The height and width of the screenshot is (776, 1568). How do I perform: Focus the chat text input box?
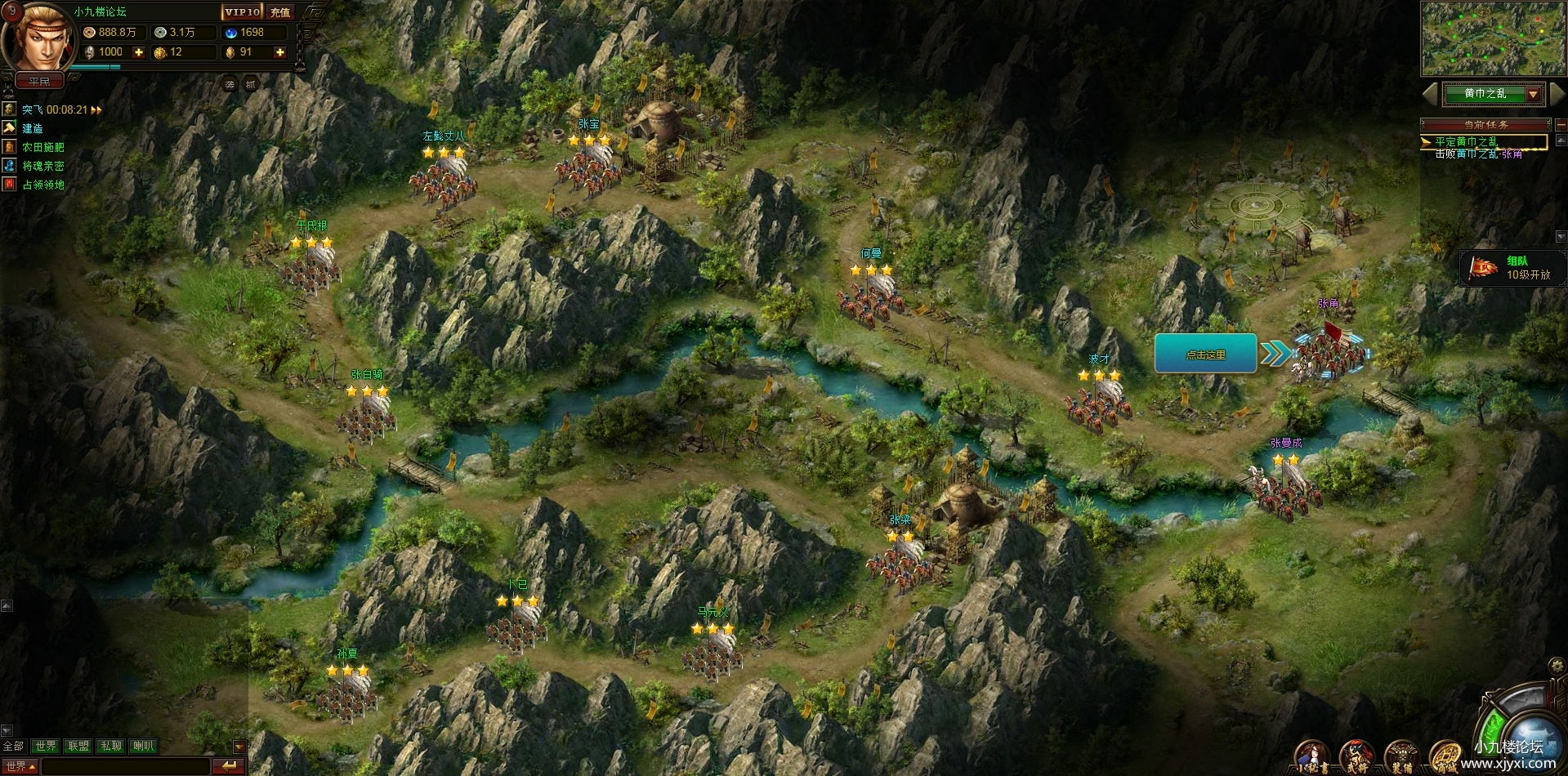point(125,766)
